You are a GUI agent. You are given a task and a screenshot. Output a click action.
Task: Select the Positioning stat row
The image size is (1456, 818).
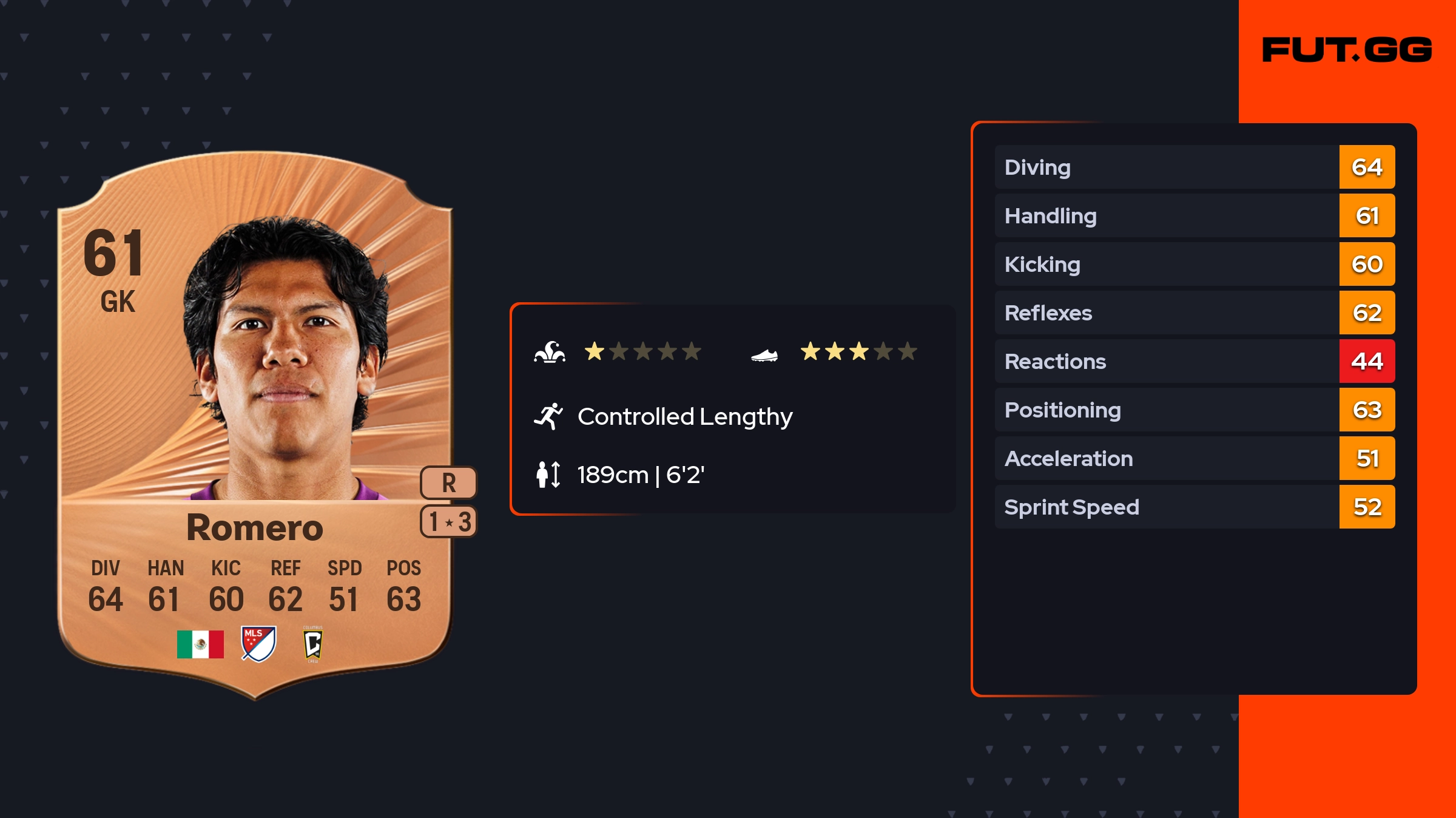click(x=1194, y=410)
